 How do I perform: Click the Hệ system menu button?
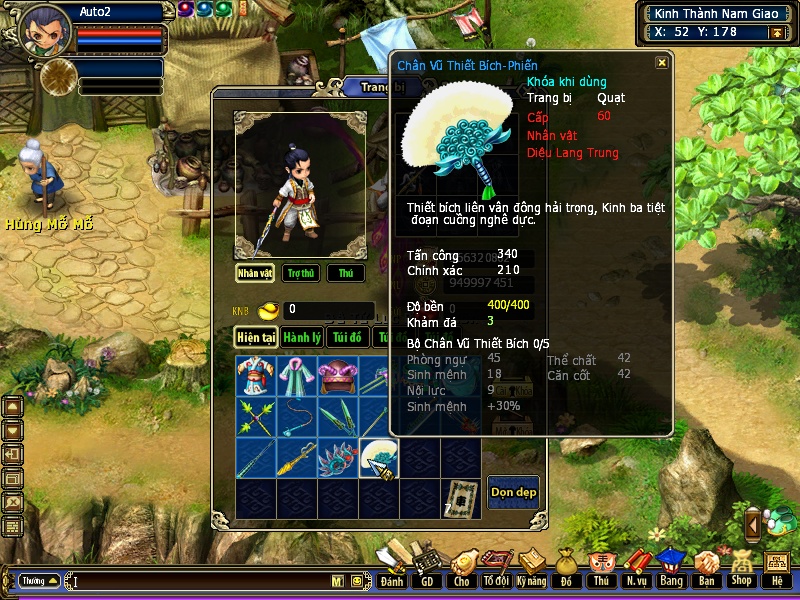click(x=776, y=573)
